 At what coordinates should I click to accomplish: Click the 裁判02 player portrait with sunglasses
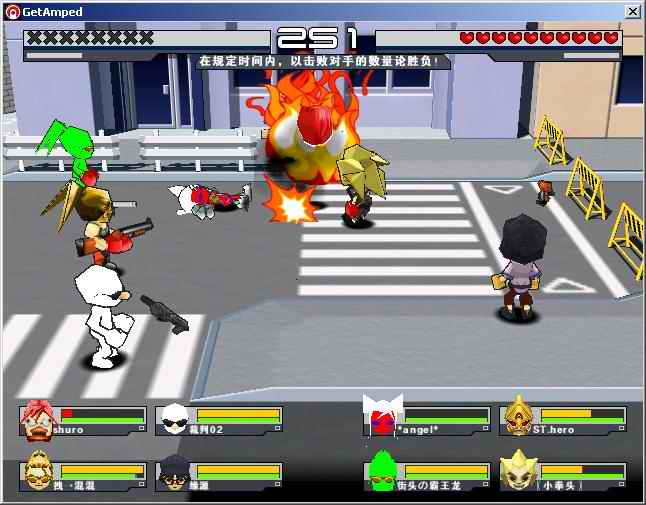[173, 420]
